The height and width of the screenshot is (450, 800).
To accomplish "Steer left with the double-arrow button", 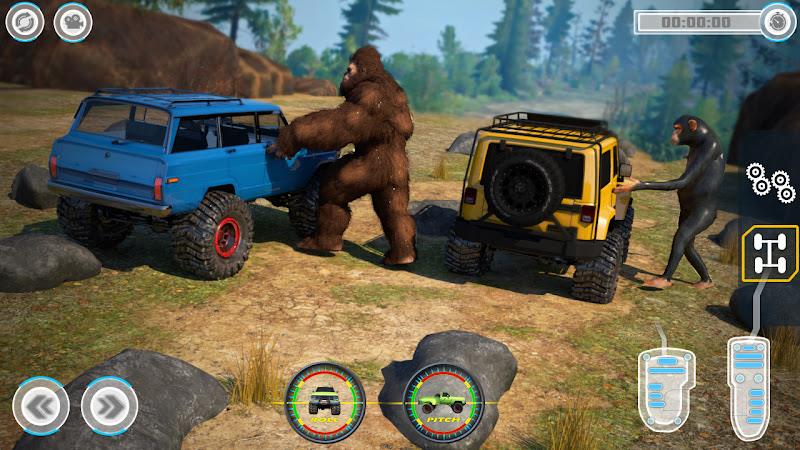I will tap(41, 407).
